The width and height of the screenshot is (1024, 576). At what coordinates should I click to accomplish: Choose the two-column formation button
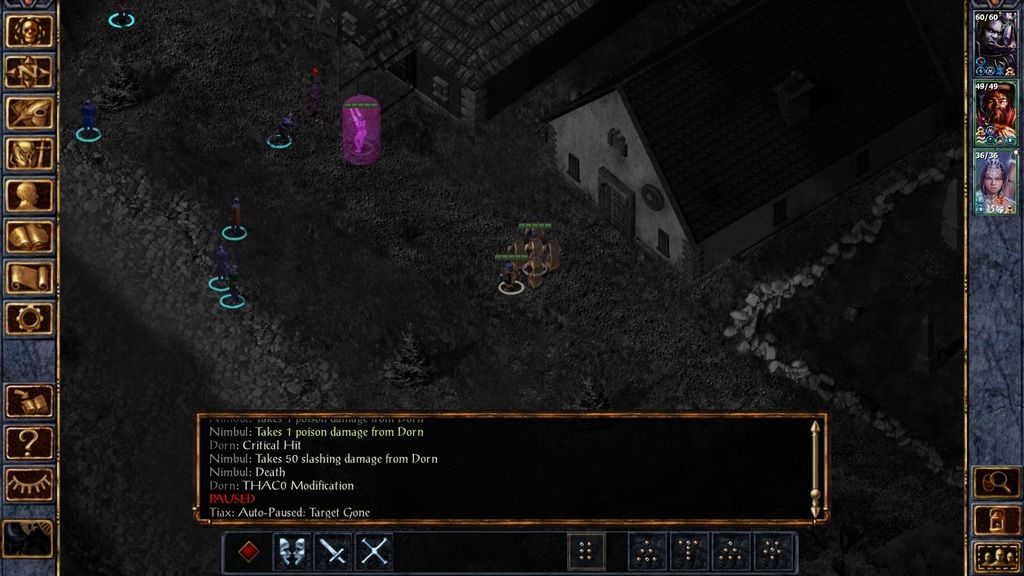[x=587, y=551]
